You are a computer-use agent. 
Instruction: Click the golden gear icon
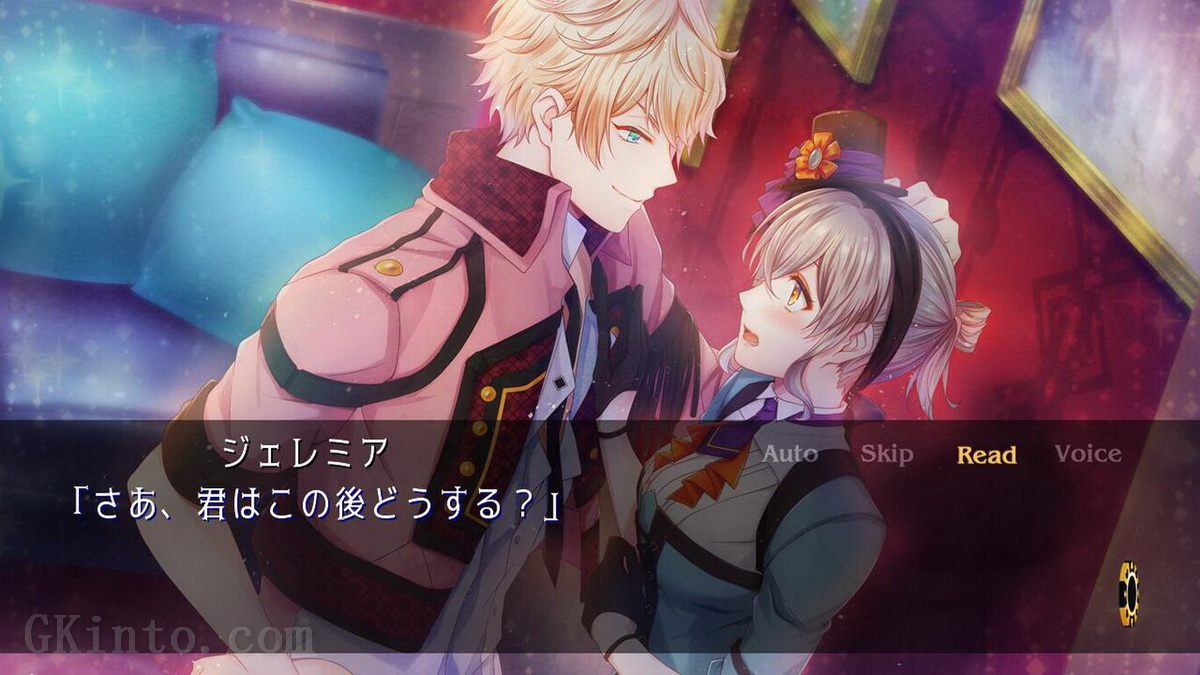pyautogui.click(x=1129, y=593)
